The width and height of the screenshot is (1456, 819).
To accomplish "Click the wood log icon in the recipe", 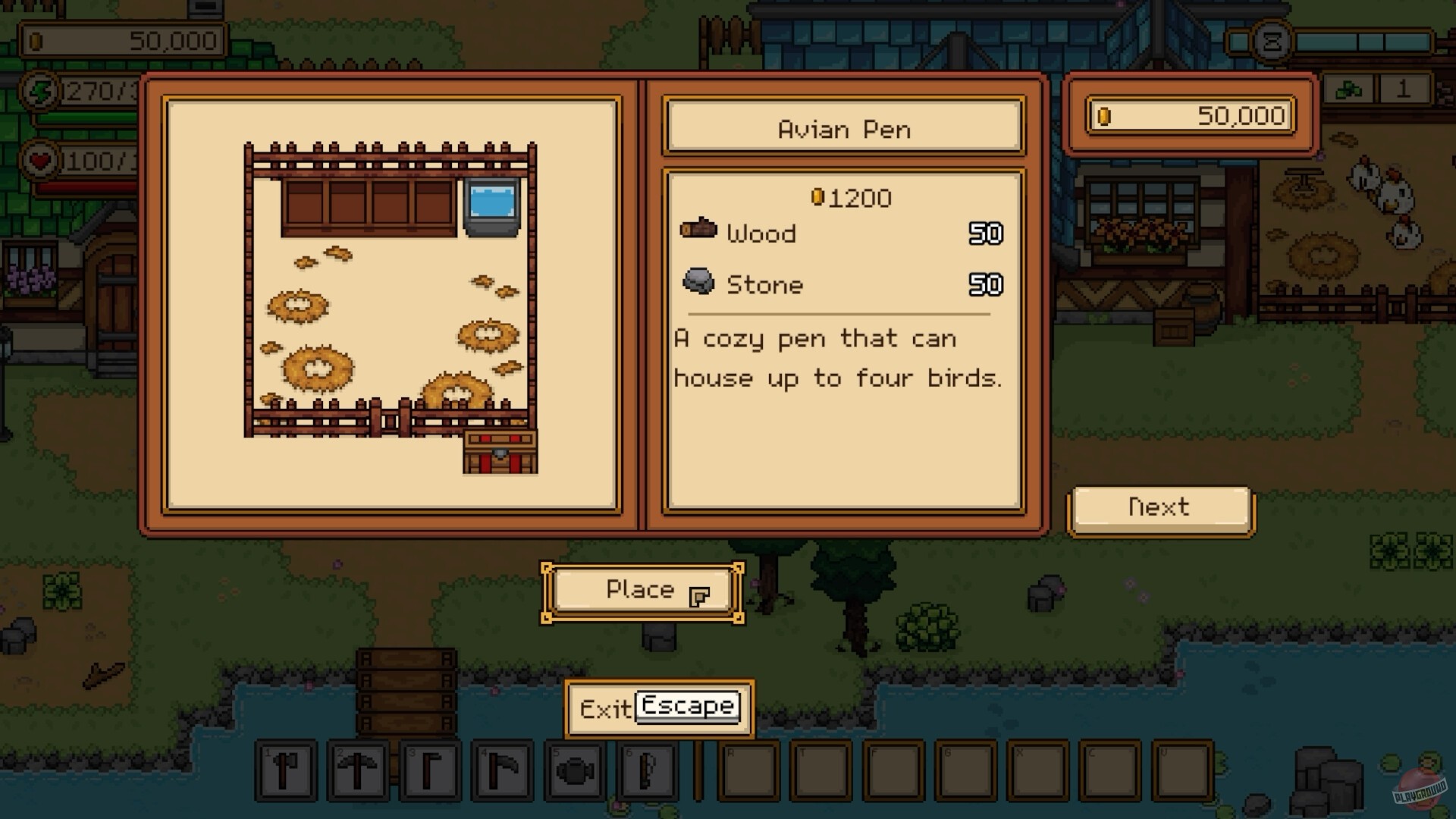I will pos(699,231).
